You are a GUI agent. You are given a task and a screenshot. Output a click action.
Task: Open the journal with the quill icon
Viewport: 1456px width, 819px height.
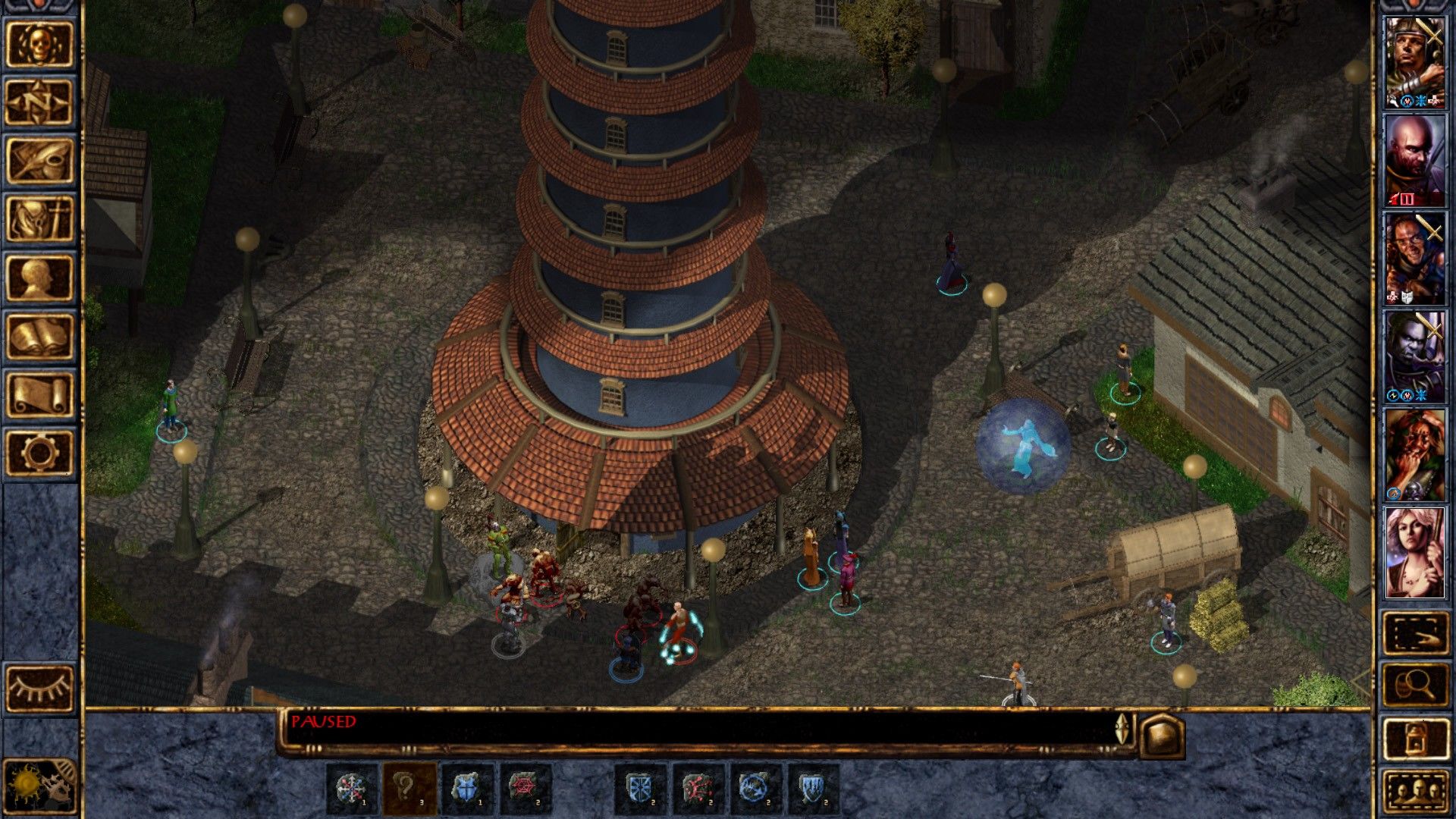click(x=39, y=161)
